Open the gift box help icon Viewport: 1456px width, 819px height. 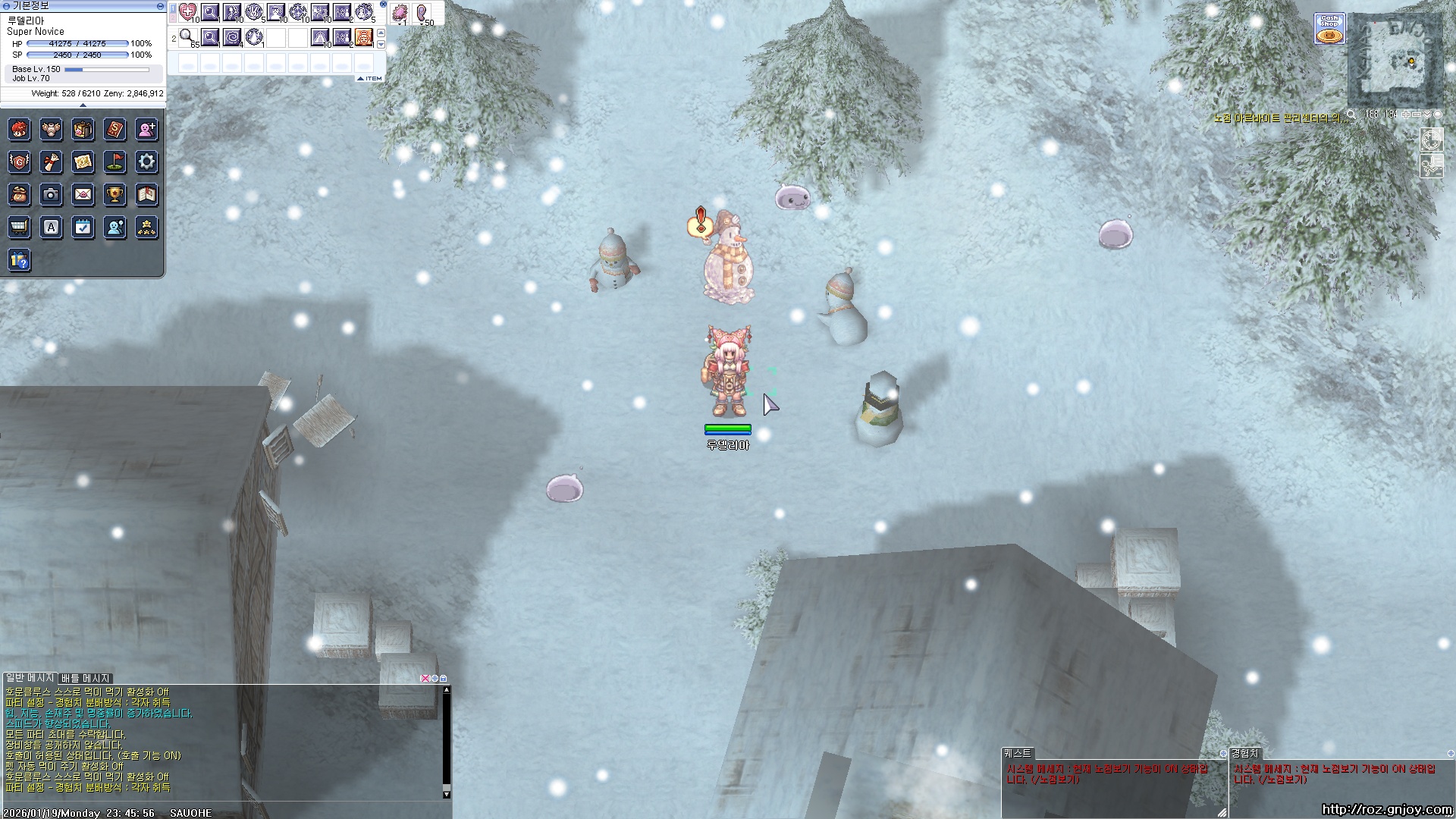19,260
